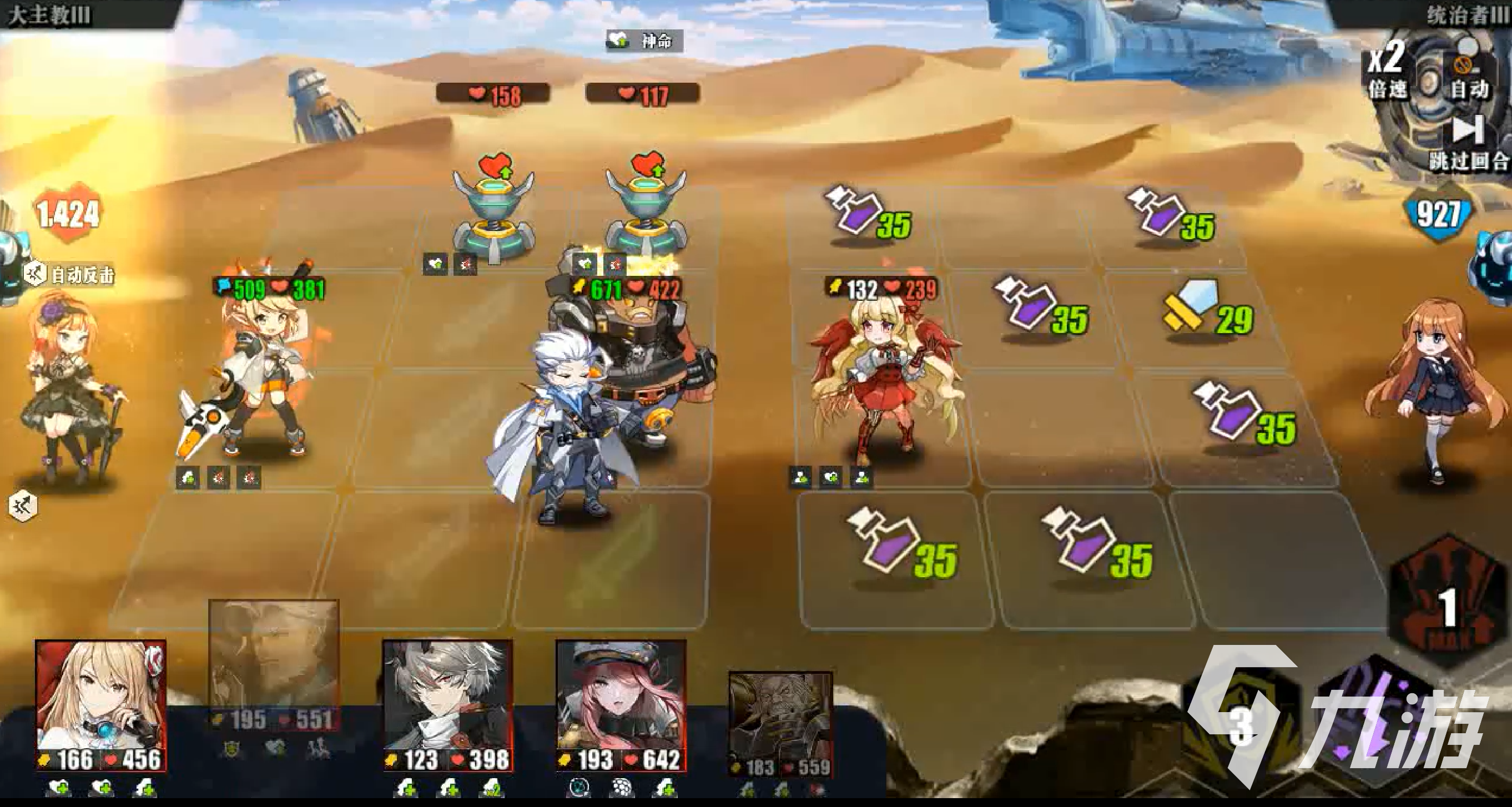
Task: Pick the pink-haired officer card with 193 attack
Action: pos(621,704)
